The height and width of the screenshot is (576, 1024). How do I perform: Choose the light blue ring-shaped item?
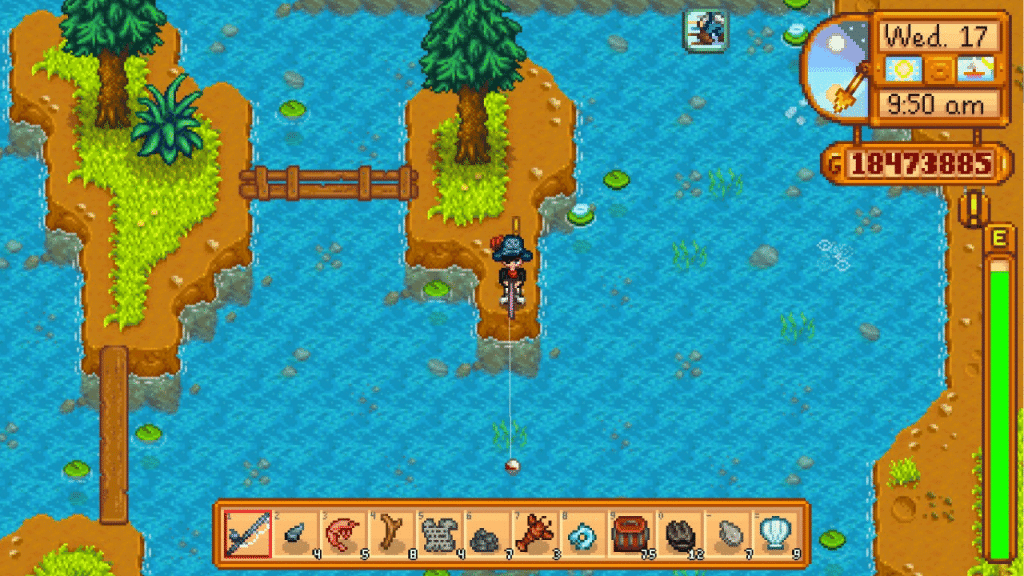[582, 535]
